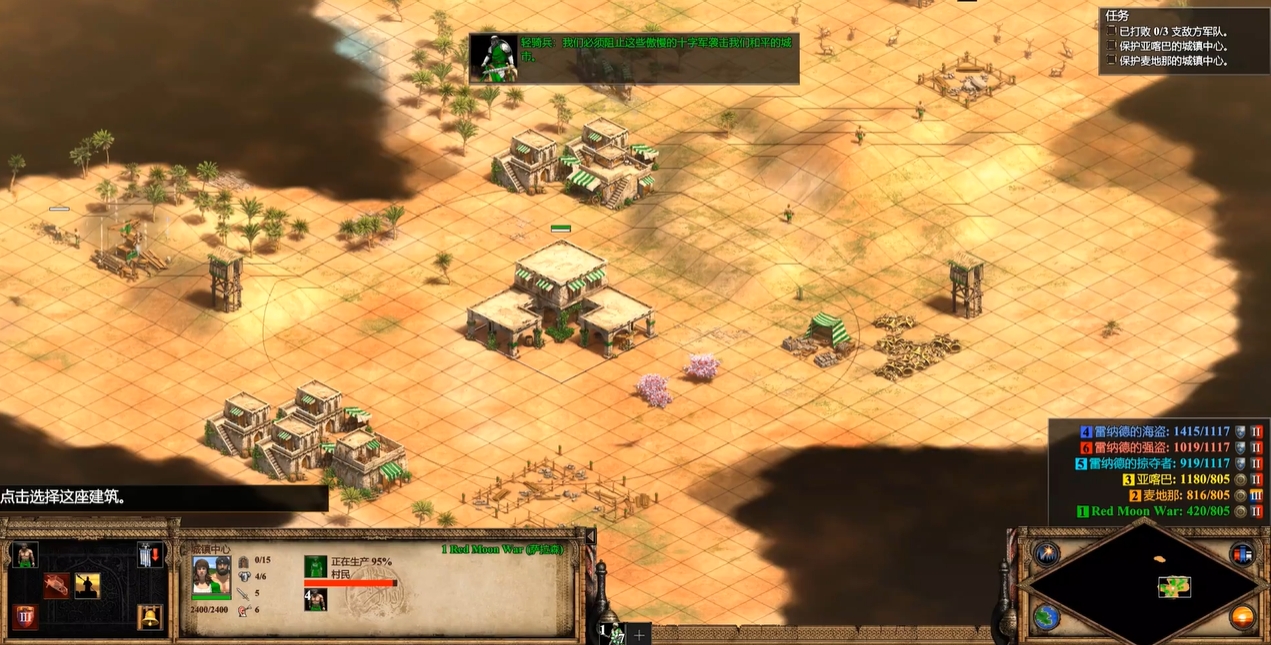Select the town center portrait
The width and height of the screenshot is (1271, 645).
[211, 576]
